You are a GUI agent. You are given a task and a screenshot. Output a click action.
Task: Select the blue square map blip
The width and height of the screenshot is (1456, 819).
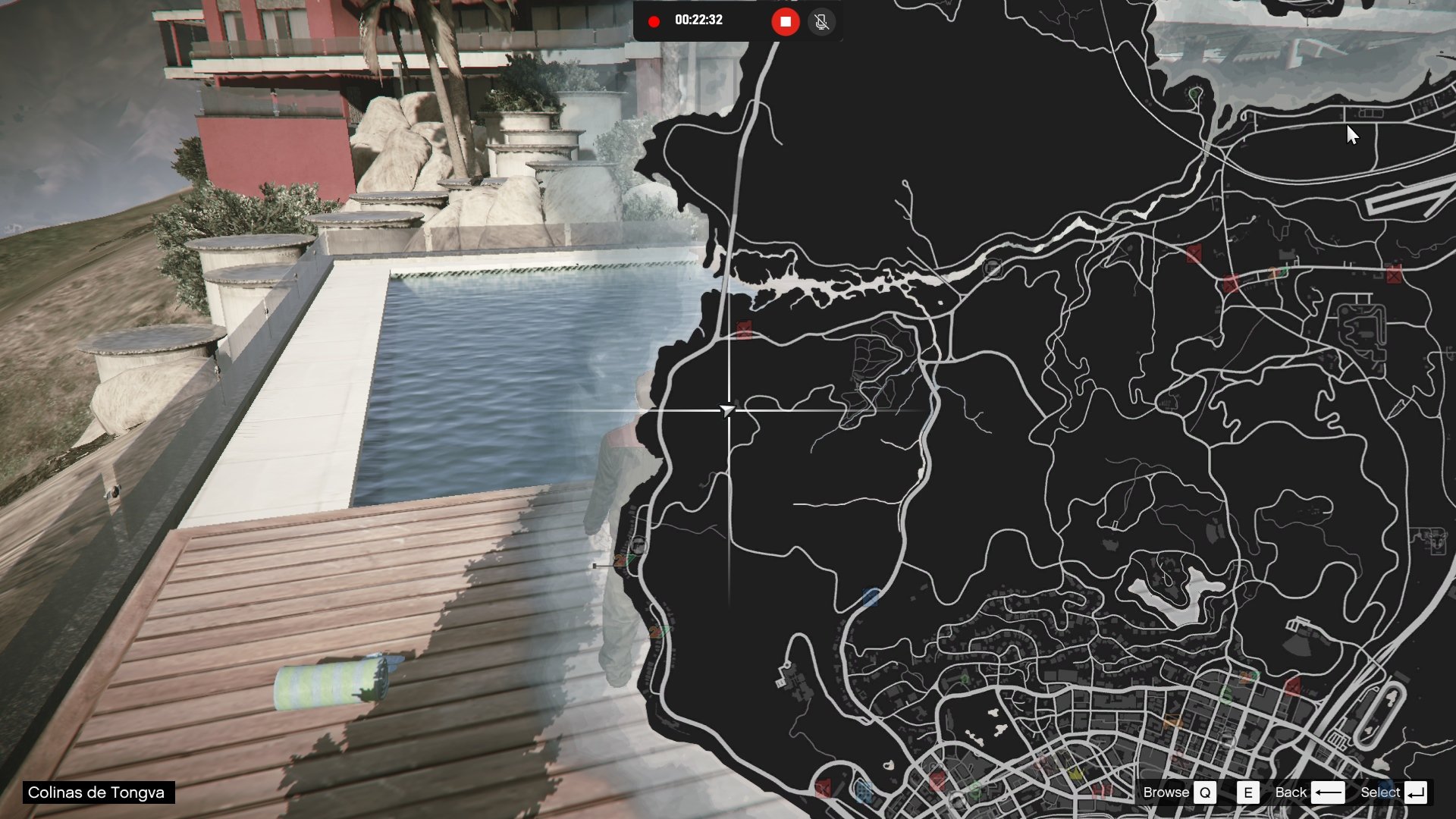(x=871, y=598)
